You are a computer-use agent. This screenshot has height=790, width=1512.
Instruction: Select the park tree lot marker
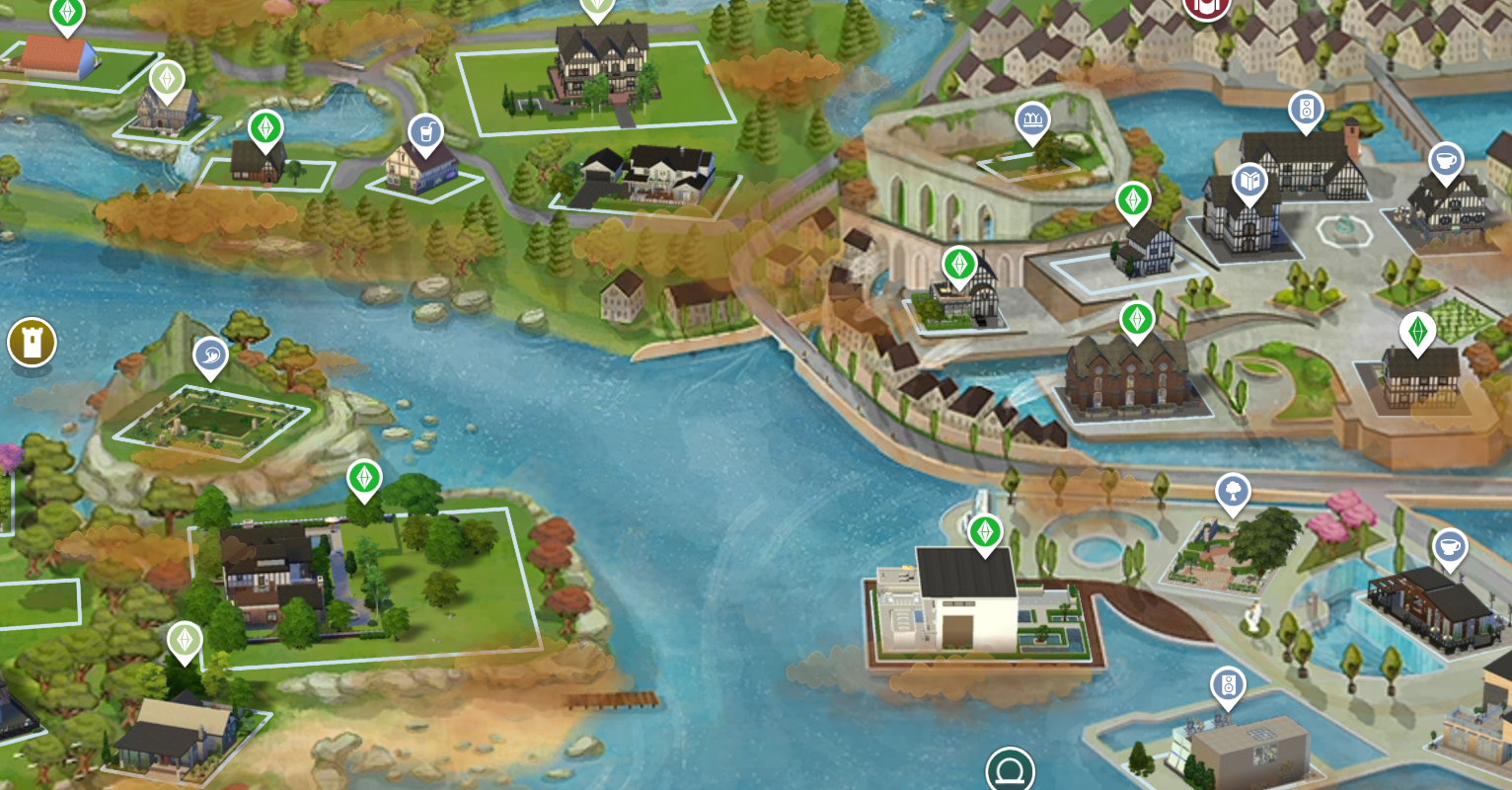click(x=1233, y=491)
